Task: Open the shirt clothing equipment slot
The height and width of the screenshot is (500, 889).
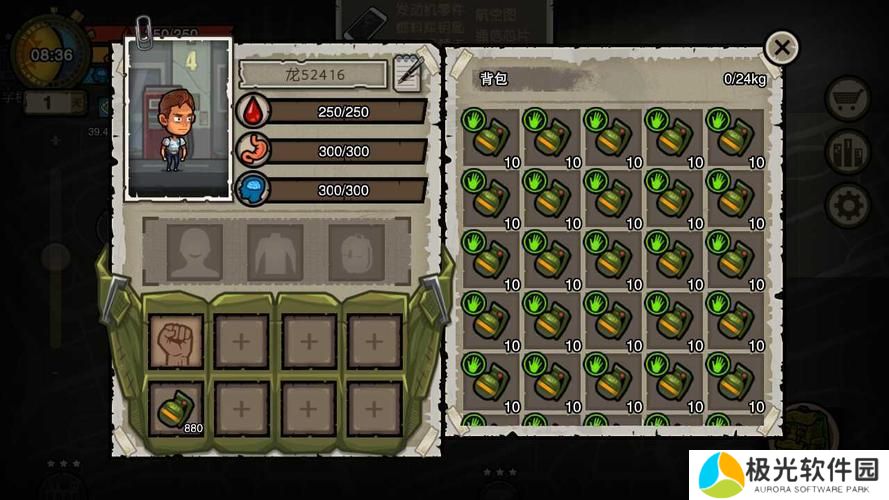Action: [275, 251]
